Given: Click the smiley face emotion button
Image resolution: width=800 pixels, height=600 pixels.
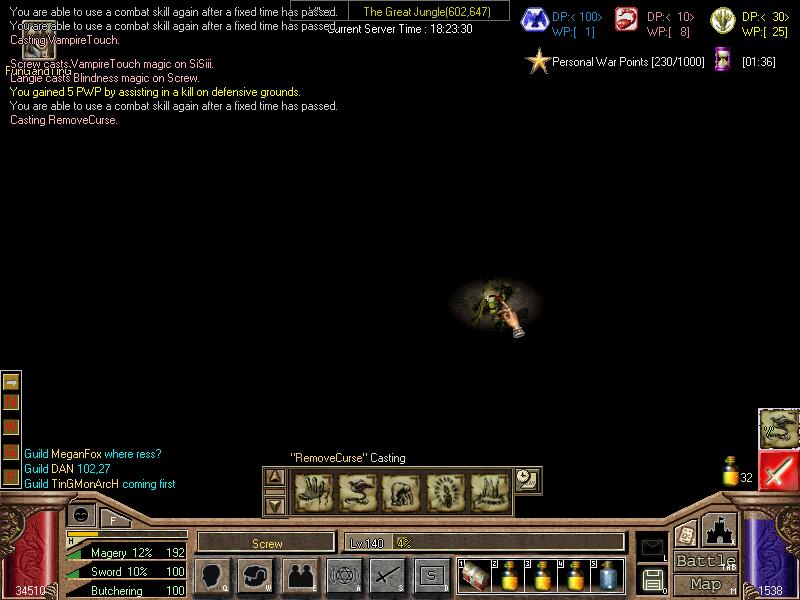Looking at the screenshot, I should pyautogui.click(x=82, y=516).
